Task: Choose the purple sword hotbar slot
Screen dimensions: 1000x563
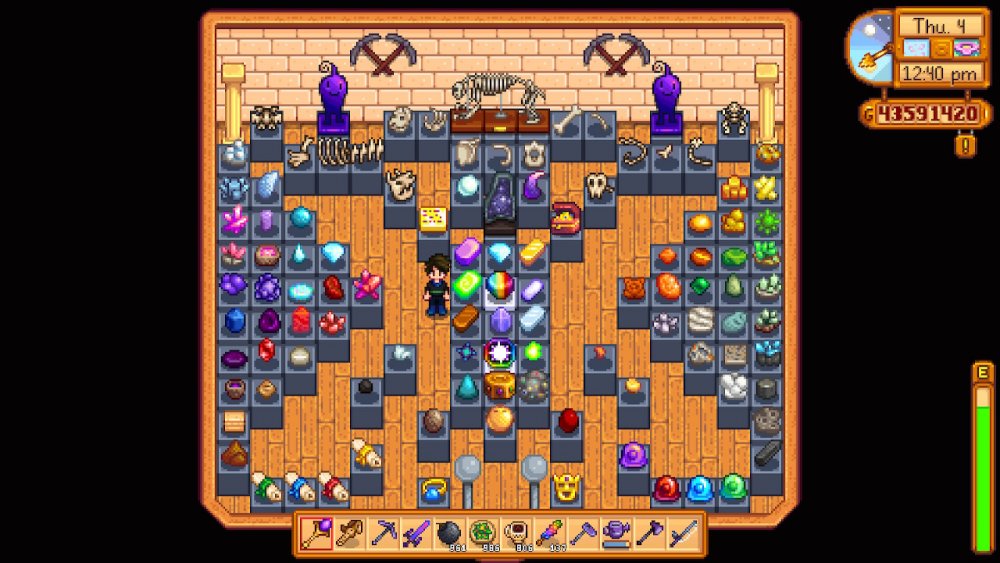Action: [416, 534]
